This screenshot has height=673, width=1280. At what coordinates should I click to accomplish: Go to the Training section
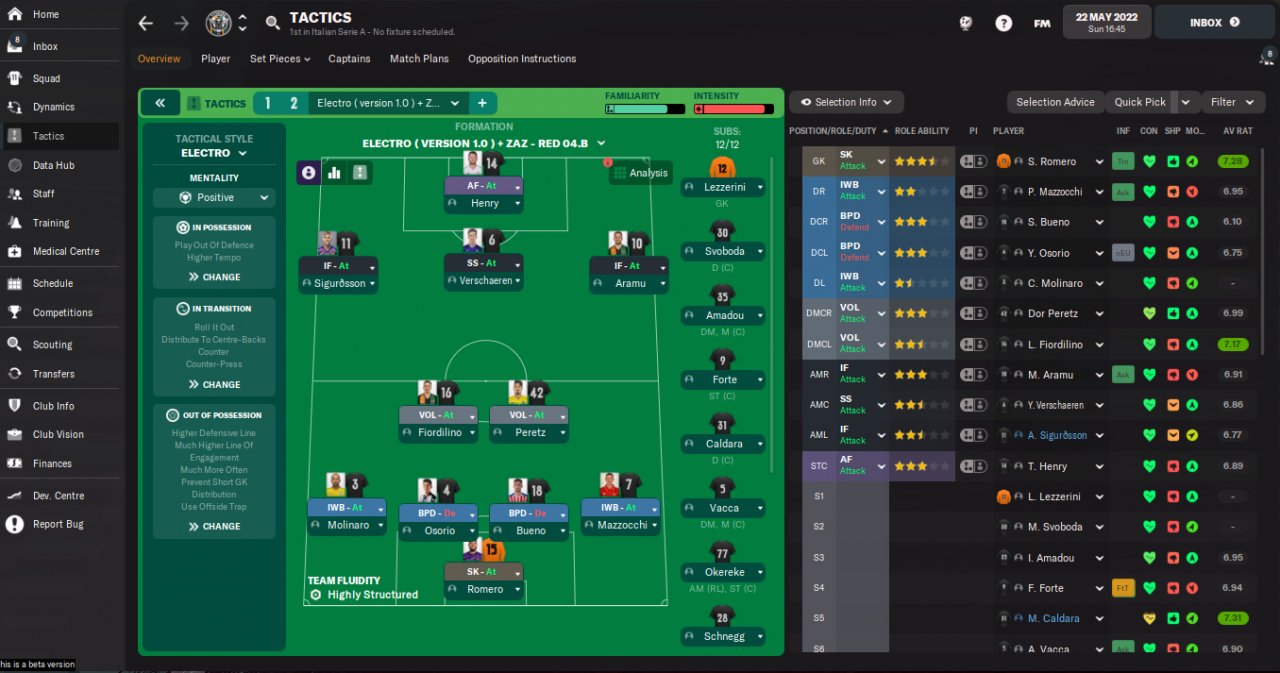50,223
